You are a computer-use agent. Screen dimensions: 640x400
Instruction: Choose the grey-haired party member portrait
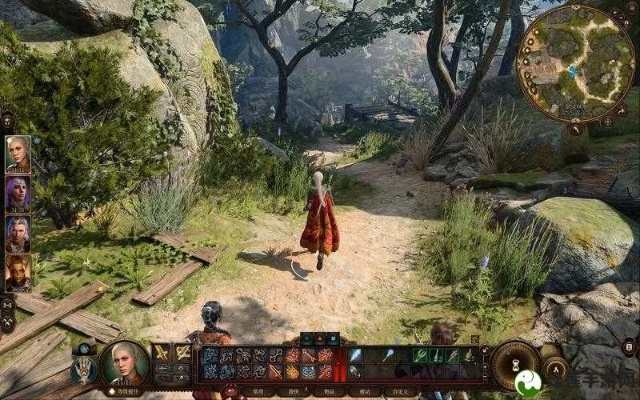click(18, 233)
